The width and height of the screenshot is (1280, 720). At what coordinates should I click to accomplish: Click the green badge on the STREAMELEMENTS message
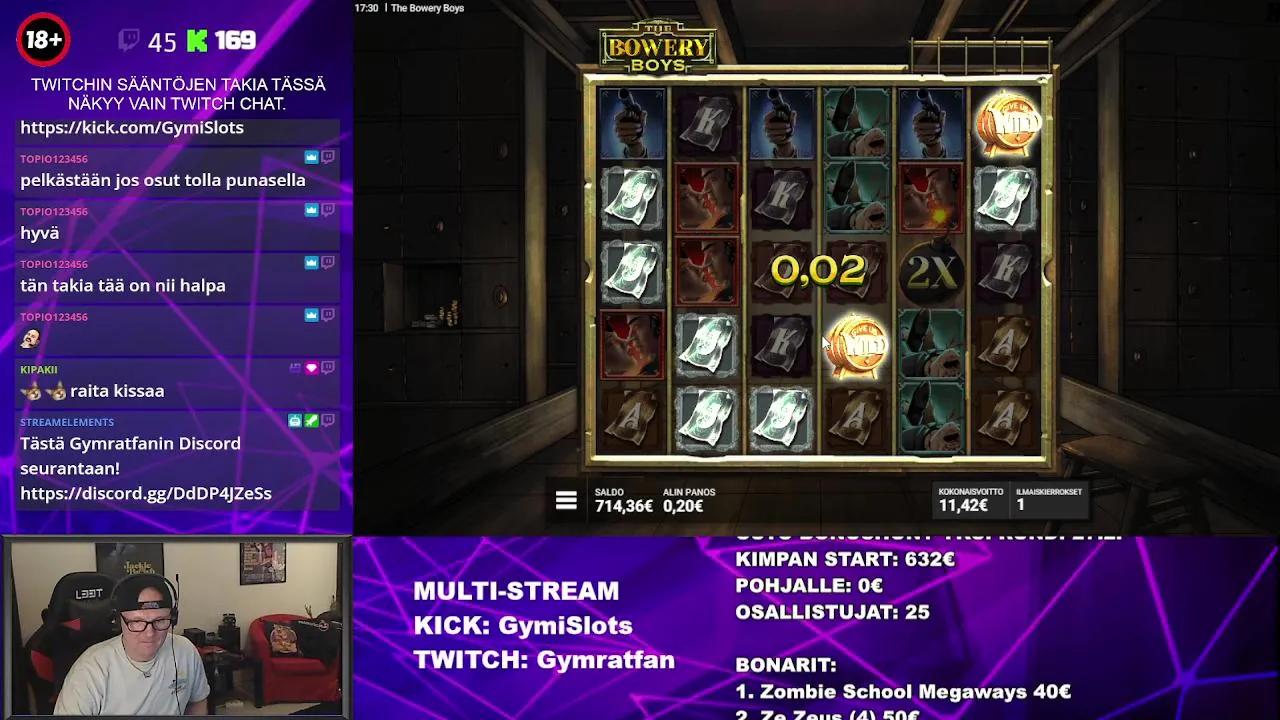pyautogui.click(x=311, y=420)
